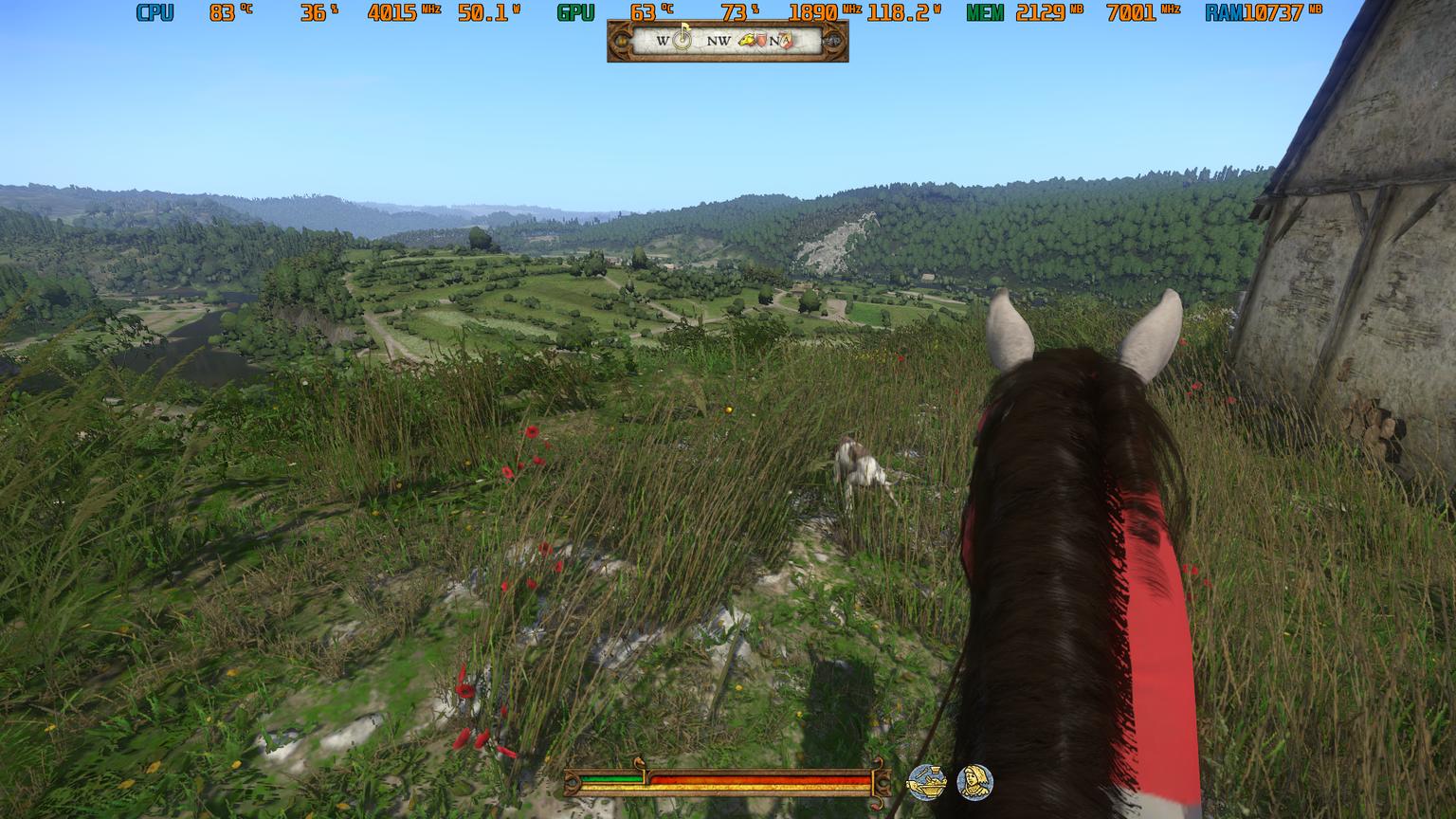This screenshot has width=1456, height=819.
Task: Click the compass bar at top
Action: click(x=727, y=41)
